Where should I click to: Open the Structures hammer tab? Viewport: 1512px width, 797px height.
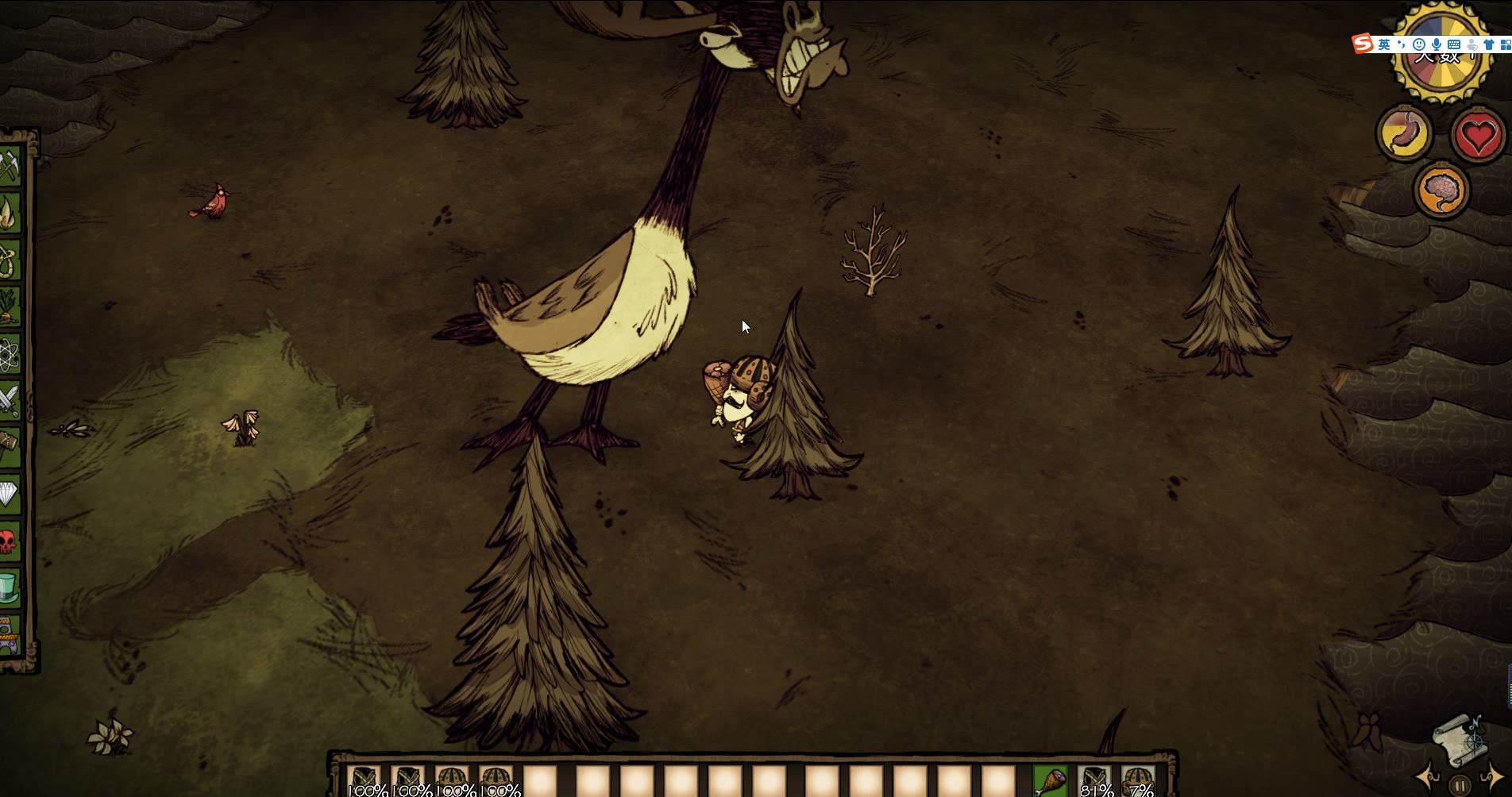click(10, 446)
